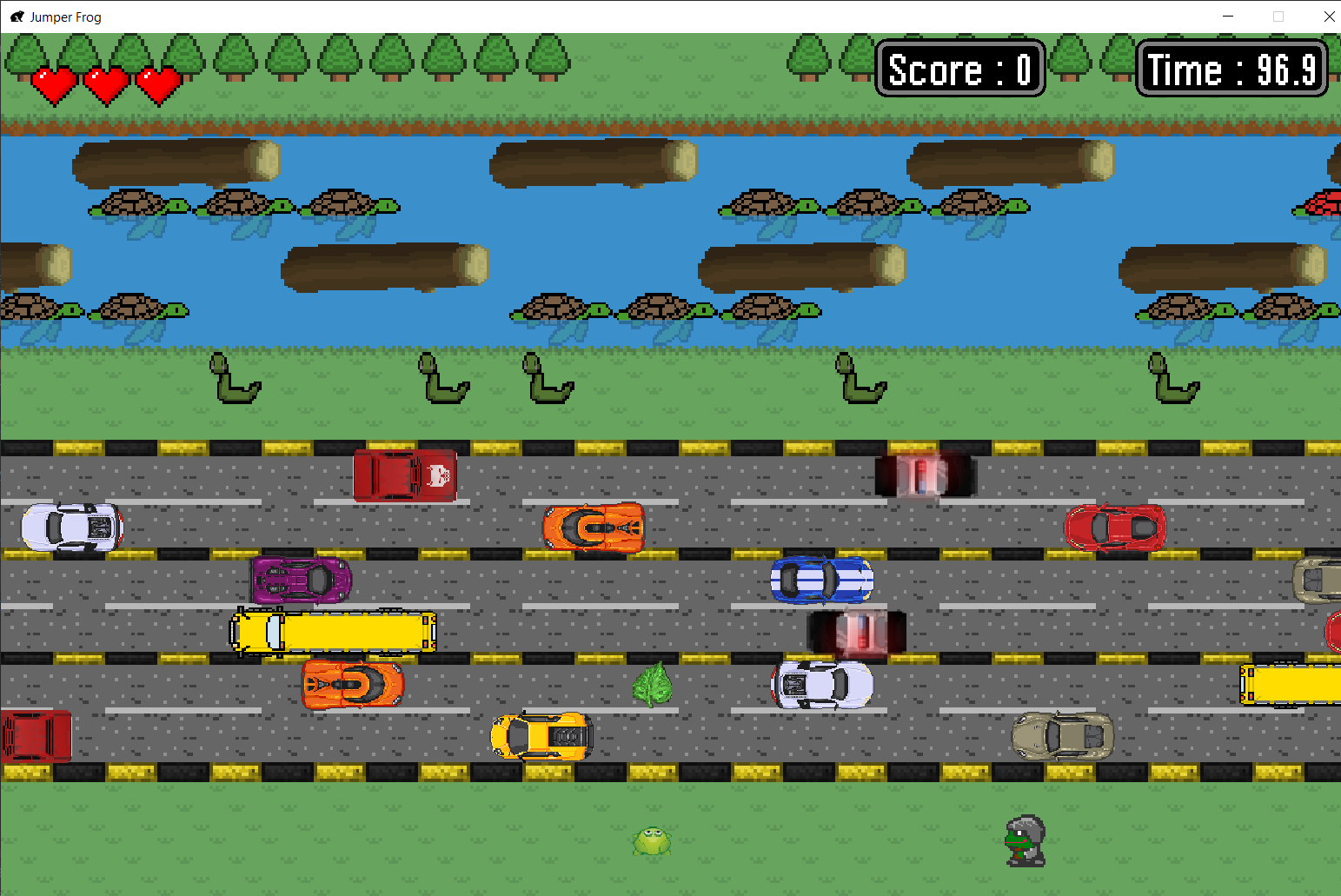This screenshot has width=1341, height=896.
Task: Click the orange car in the bottom lane
Action: (352, 684)
